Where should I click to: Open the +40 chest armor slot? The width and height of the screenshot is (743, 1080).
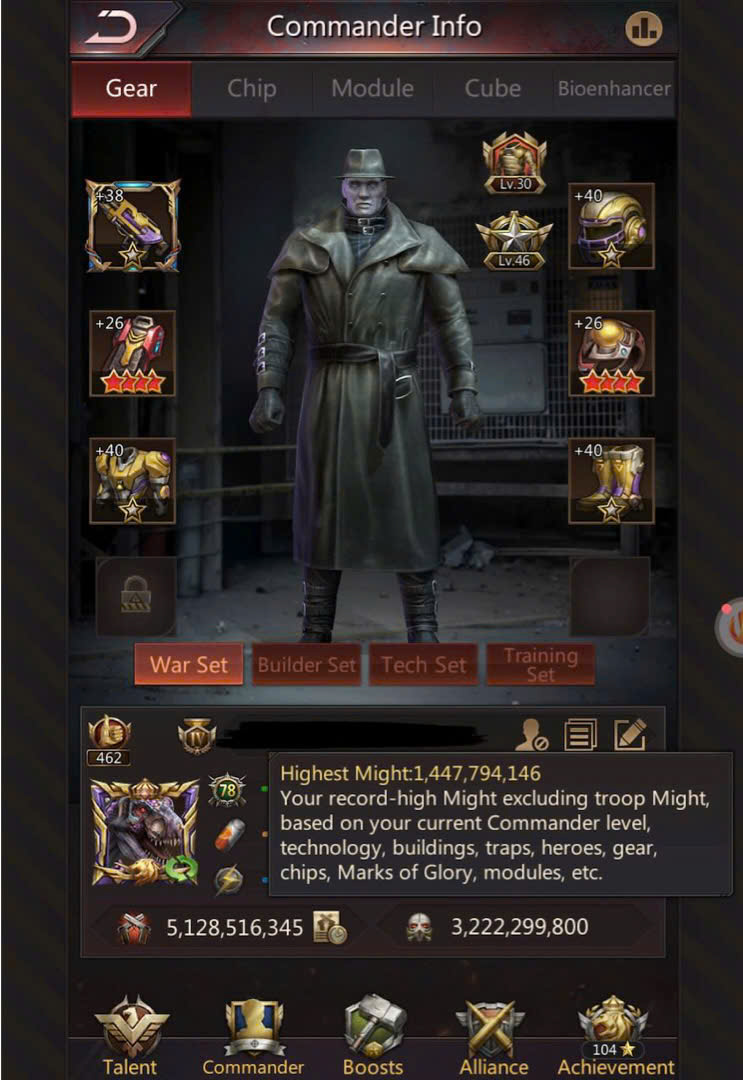(x=133, y=481)
